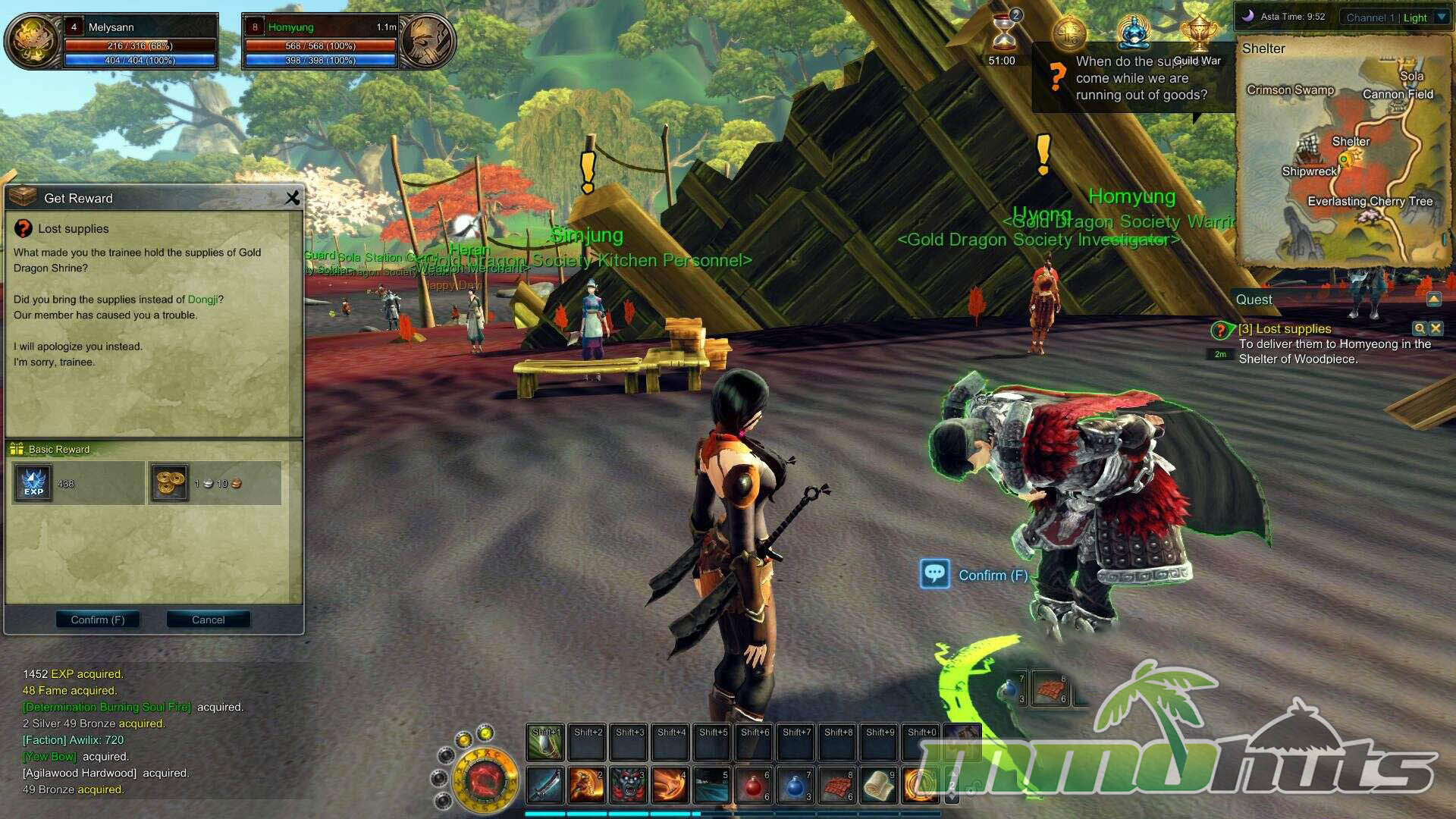Activate the sword slash skill
Screen dimensions: 1456x819
click(544, 786)
